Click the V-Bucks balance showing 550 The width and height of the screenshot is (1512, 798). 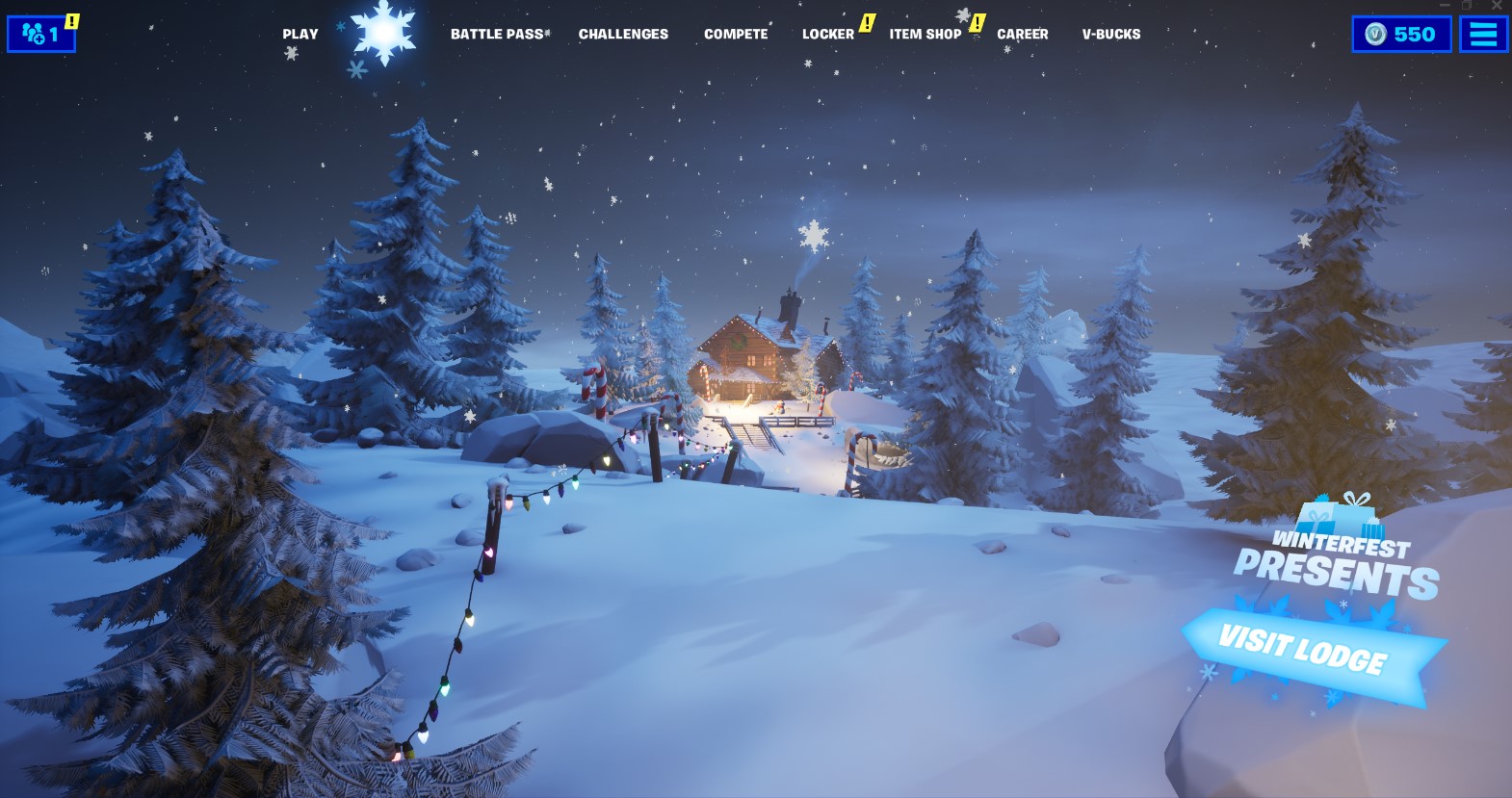(1401, 34)
